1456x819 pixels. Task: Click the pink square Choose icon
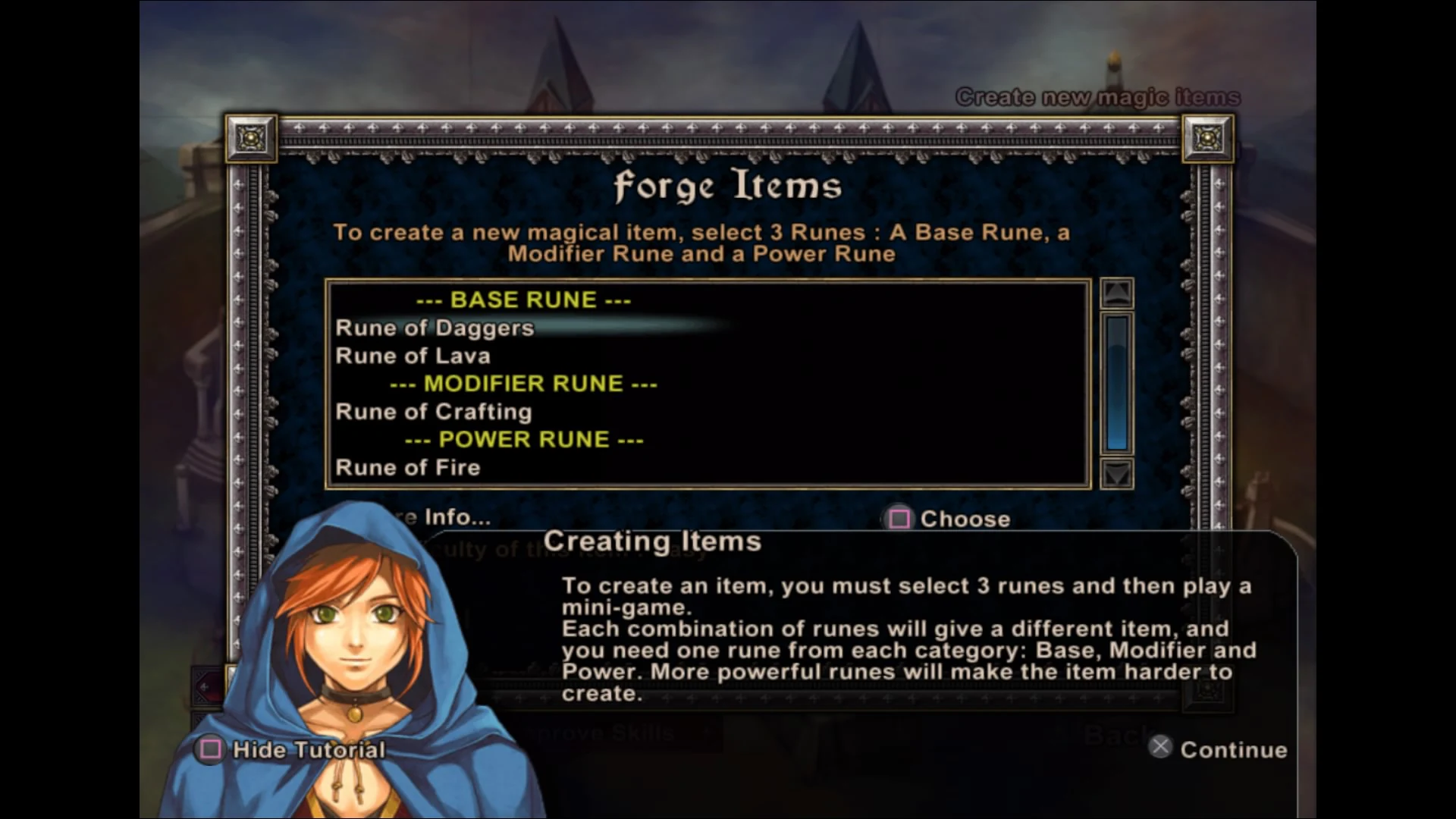tap(899, 519)
